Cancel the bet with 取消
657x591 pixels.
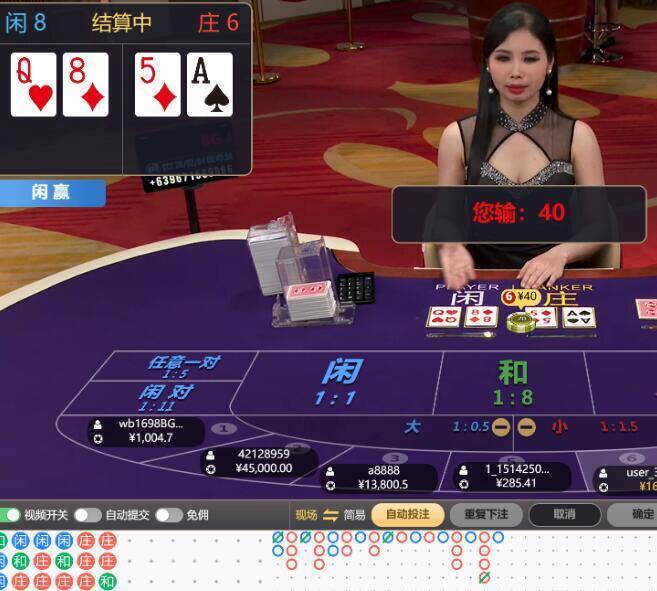[564, 515]
